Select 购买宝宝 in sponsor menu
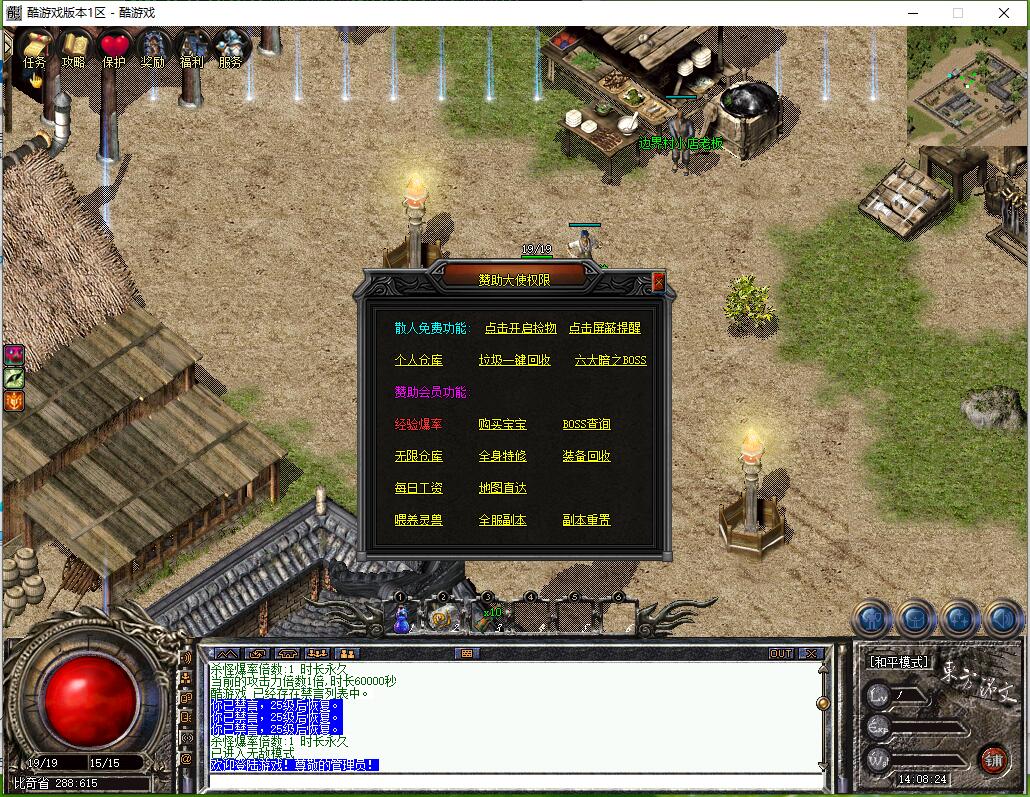This screenshot has height=797, width=1030. (502, 424)
